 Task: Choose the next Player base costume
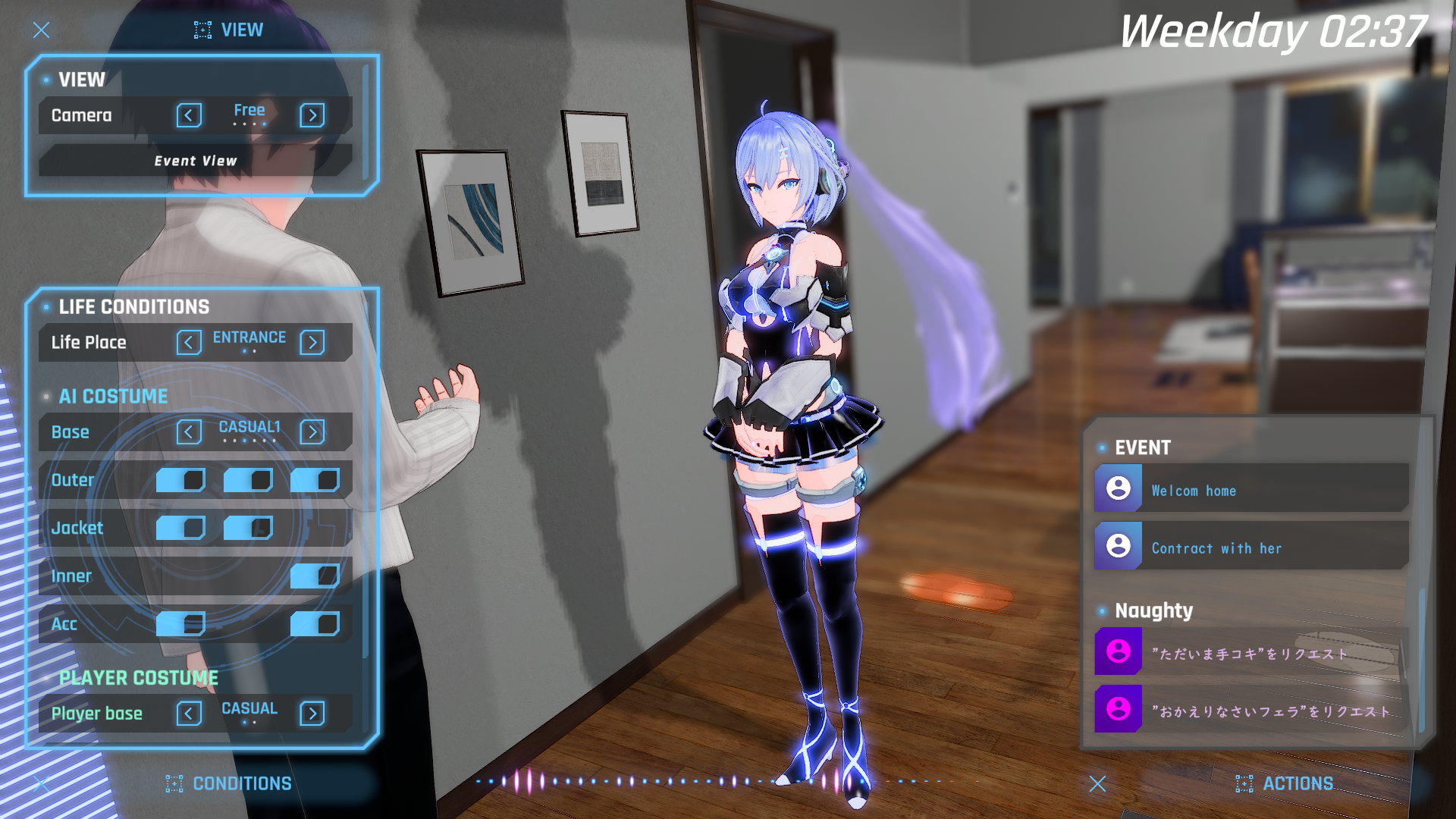[x=312, y=714]
